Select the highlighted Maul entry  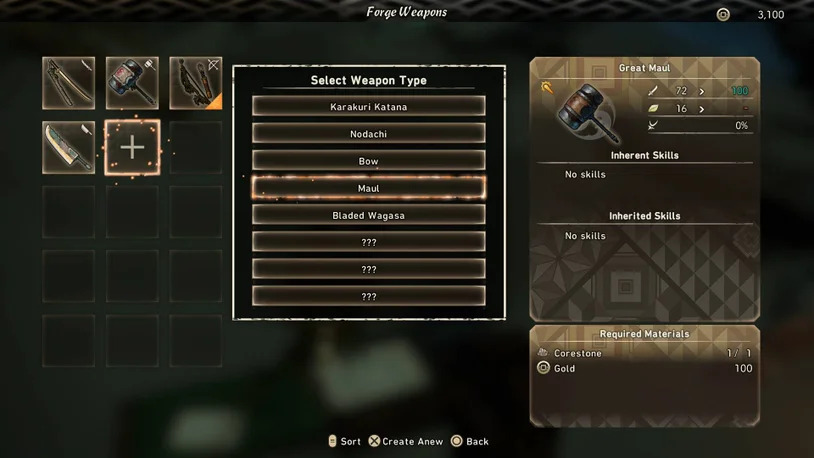tap(368, 188)
